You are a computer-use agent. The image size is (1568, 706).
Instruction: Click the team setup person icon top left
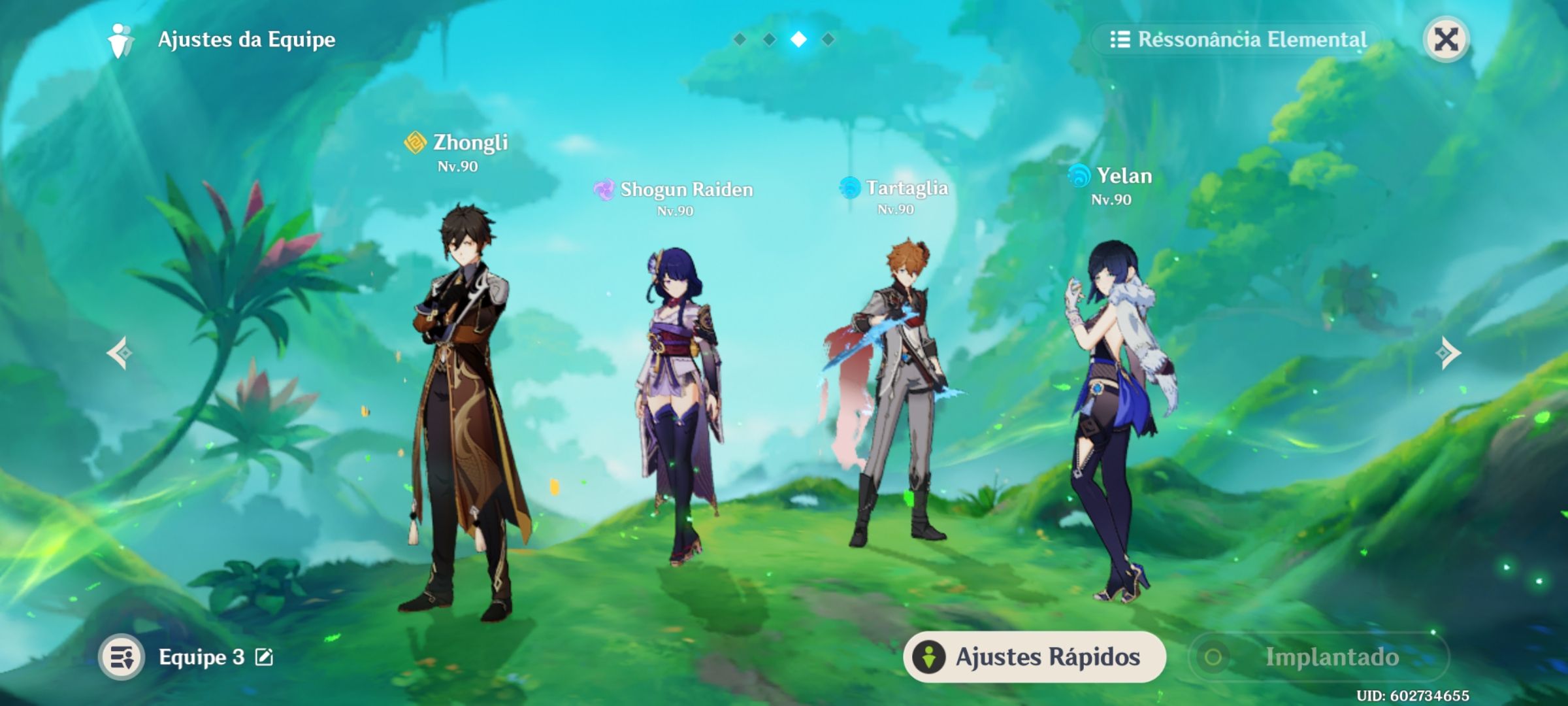pos(118,39)
